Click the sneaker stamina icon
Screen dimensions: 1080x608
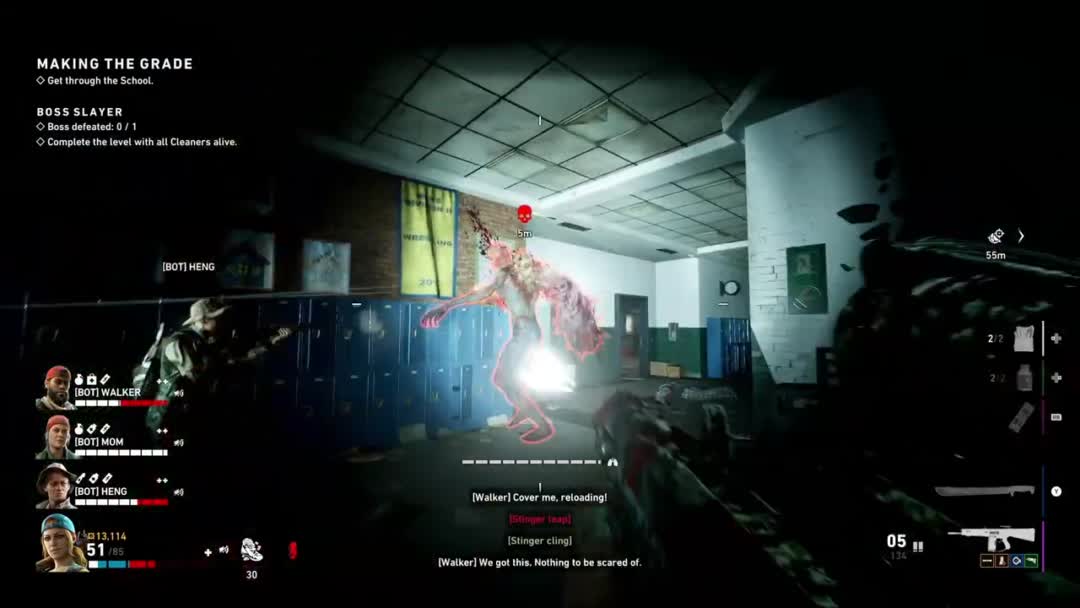pos(251,549)
